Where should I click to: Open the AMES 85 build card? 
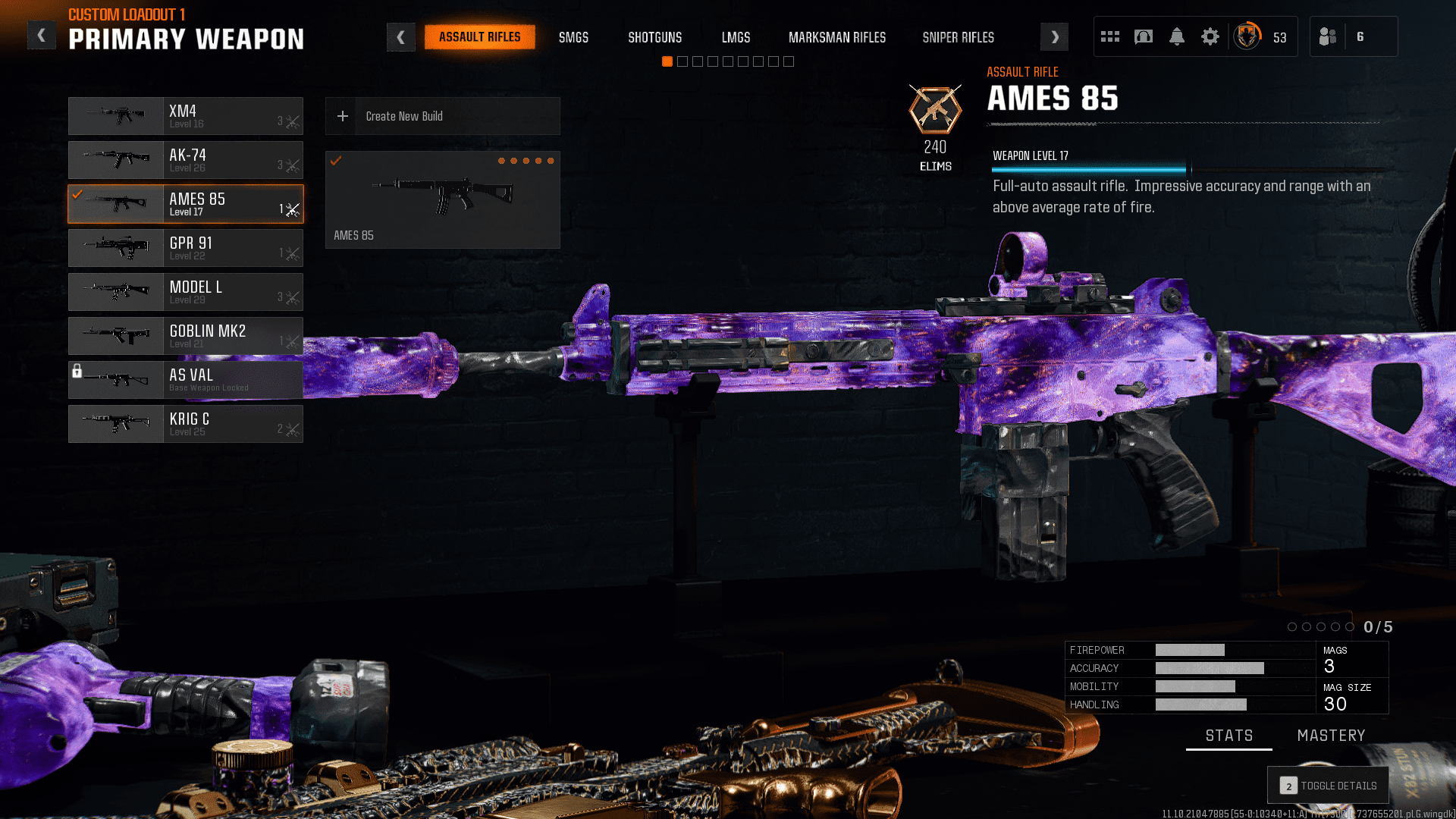[x=443, y=199]
